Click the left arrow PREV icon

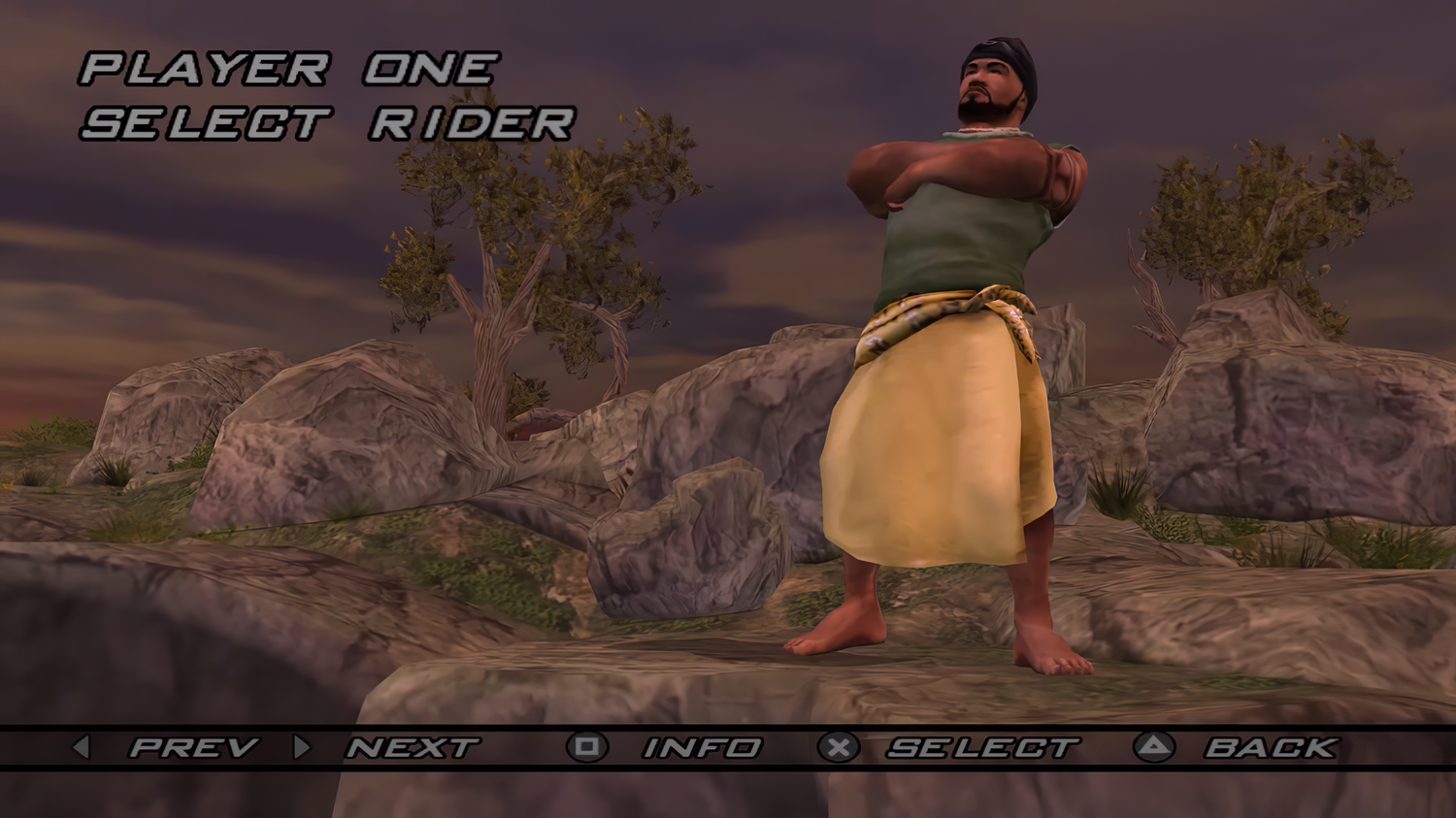click(x=81, y=747)
